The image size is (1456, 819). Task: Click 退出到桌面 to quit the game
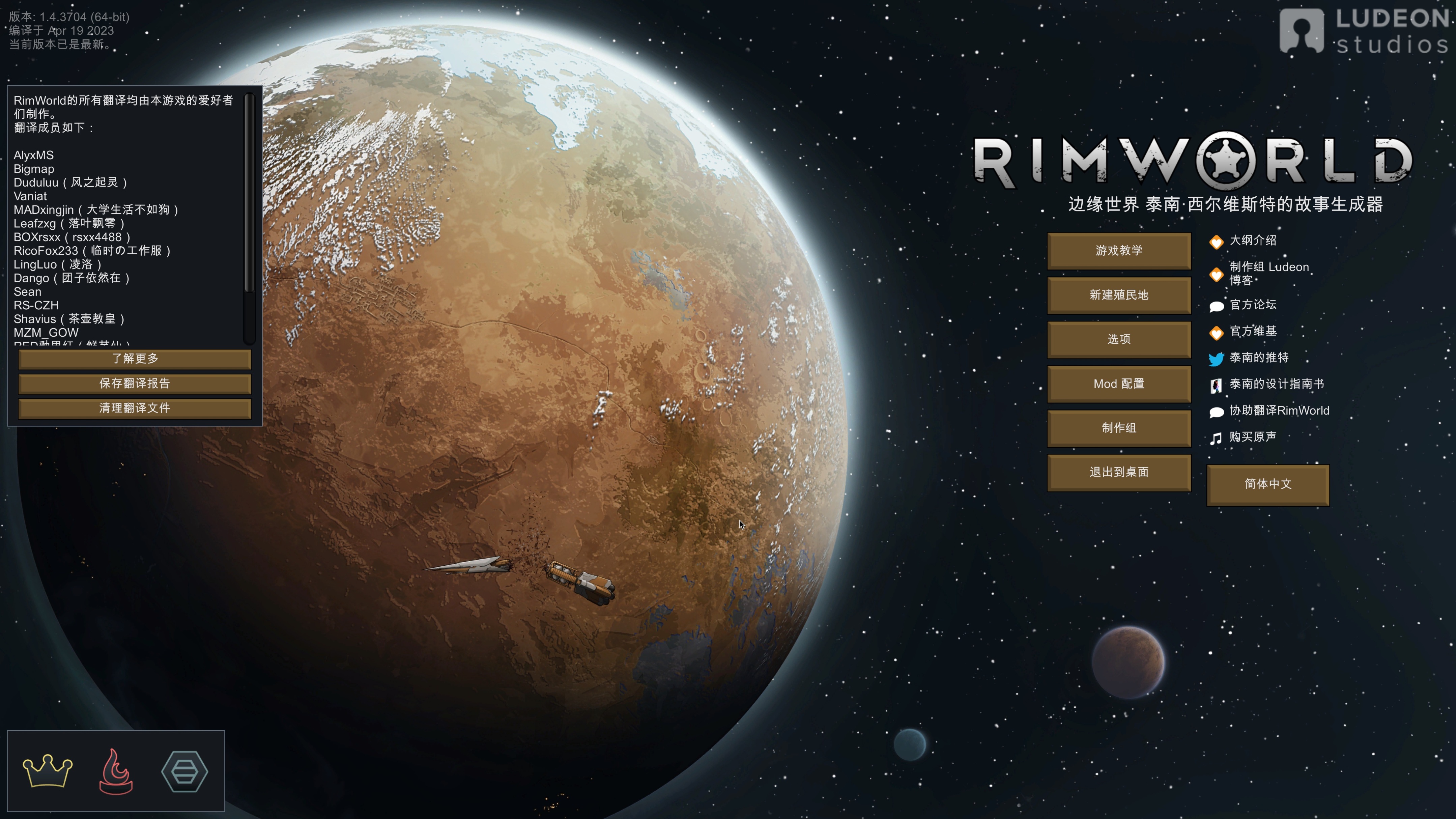coord(1119,472)
